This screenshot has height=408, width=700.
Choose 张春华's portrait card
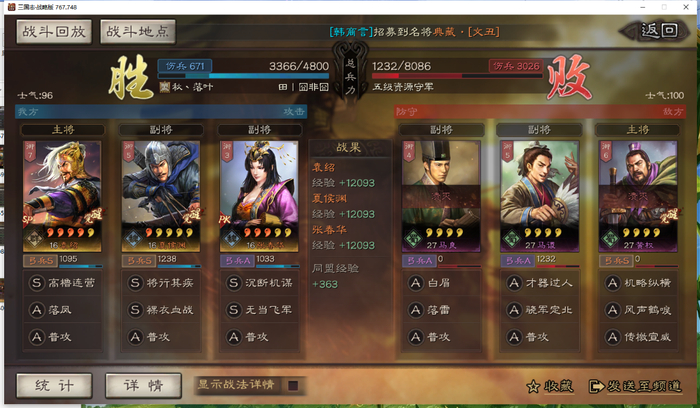pyautogui.click(x=258, y=194)
